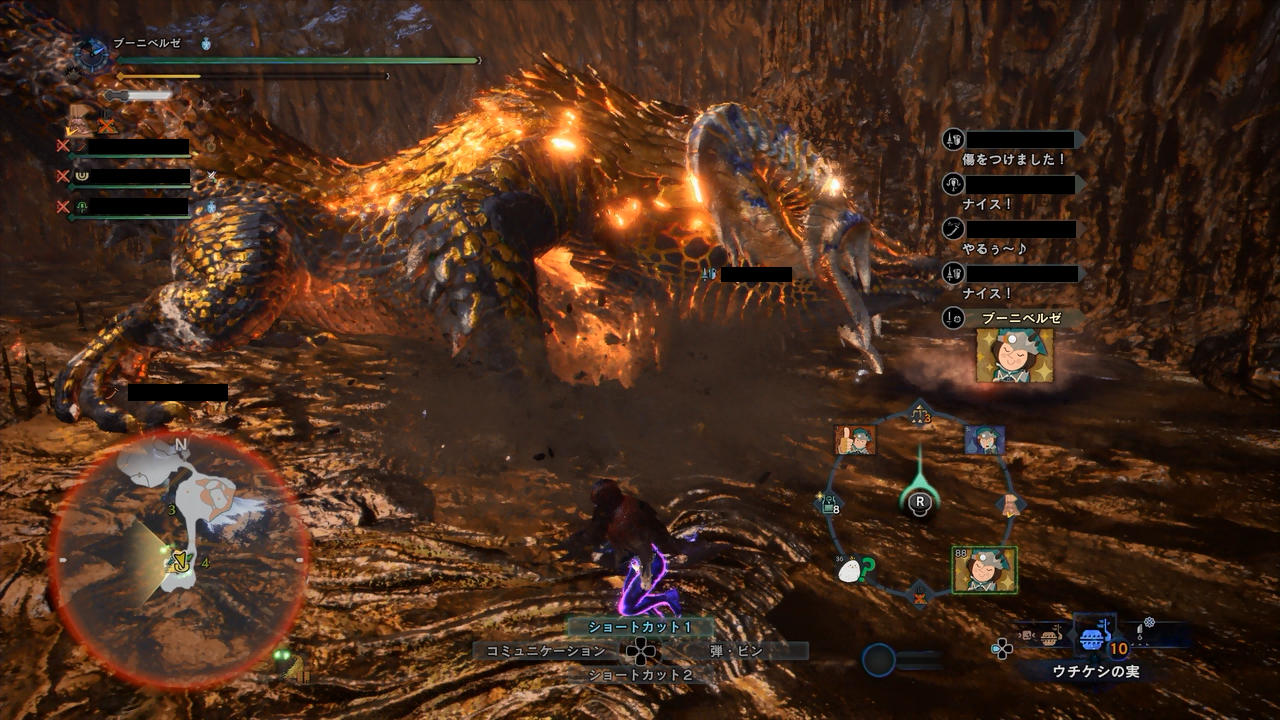This screenshot has width=1280, height=720.
Task: Select the previous item left of ウチケシの実
Action: point(1047,637)
